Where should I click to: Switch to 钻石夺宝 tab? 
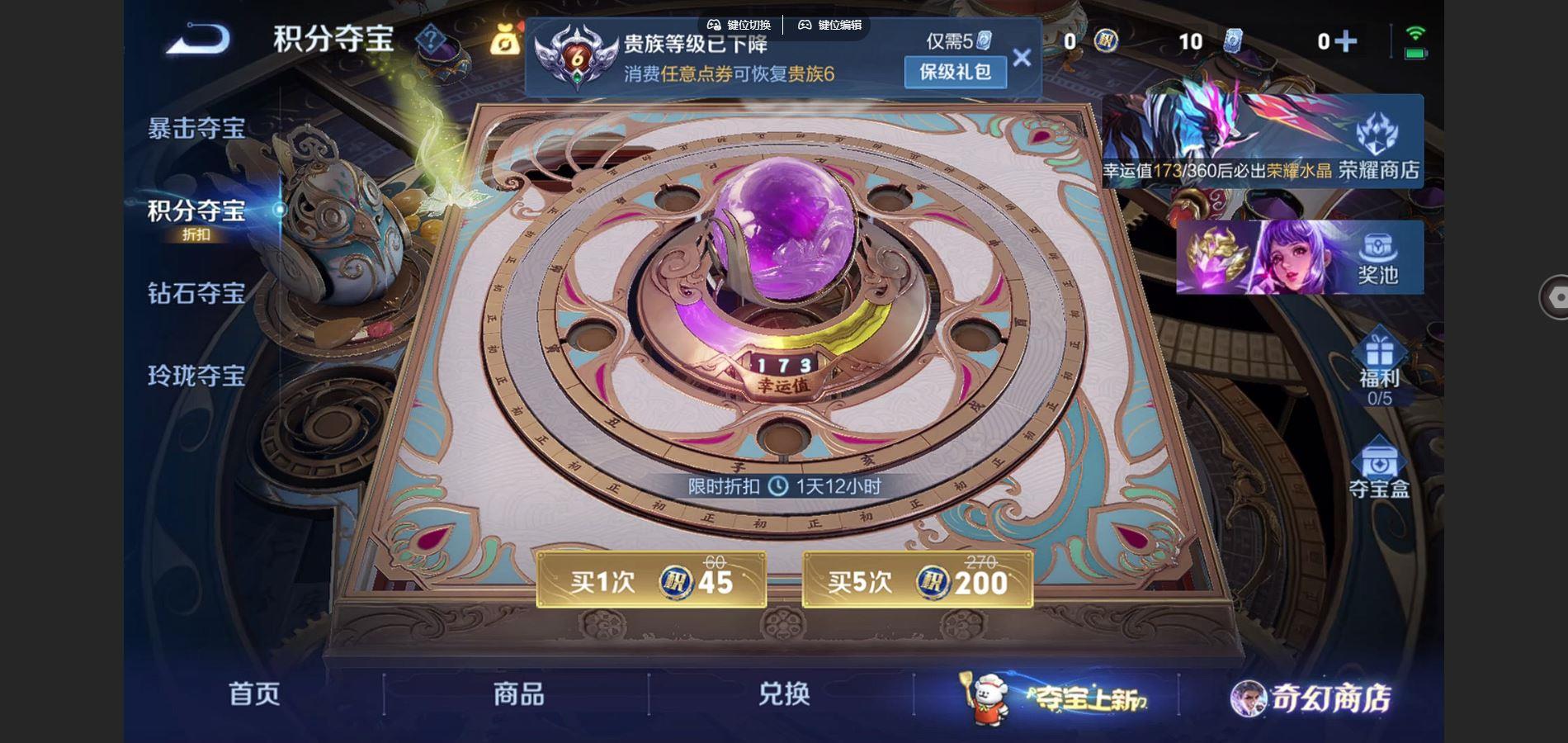(196, 296)
